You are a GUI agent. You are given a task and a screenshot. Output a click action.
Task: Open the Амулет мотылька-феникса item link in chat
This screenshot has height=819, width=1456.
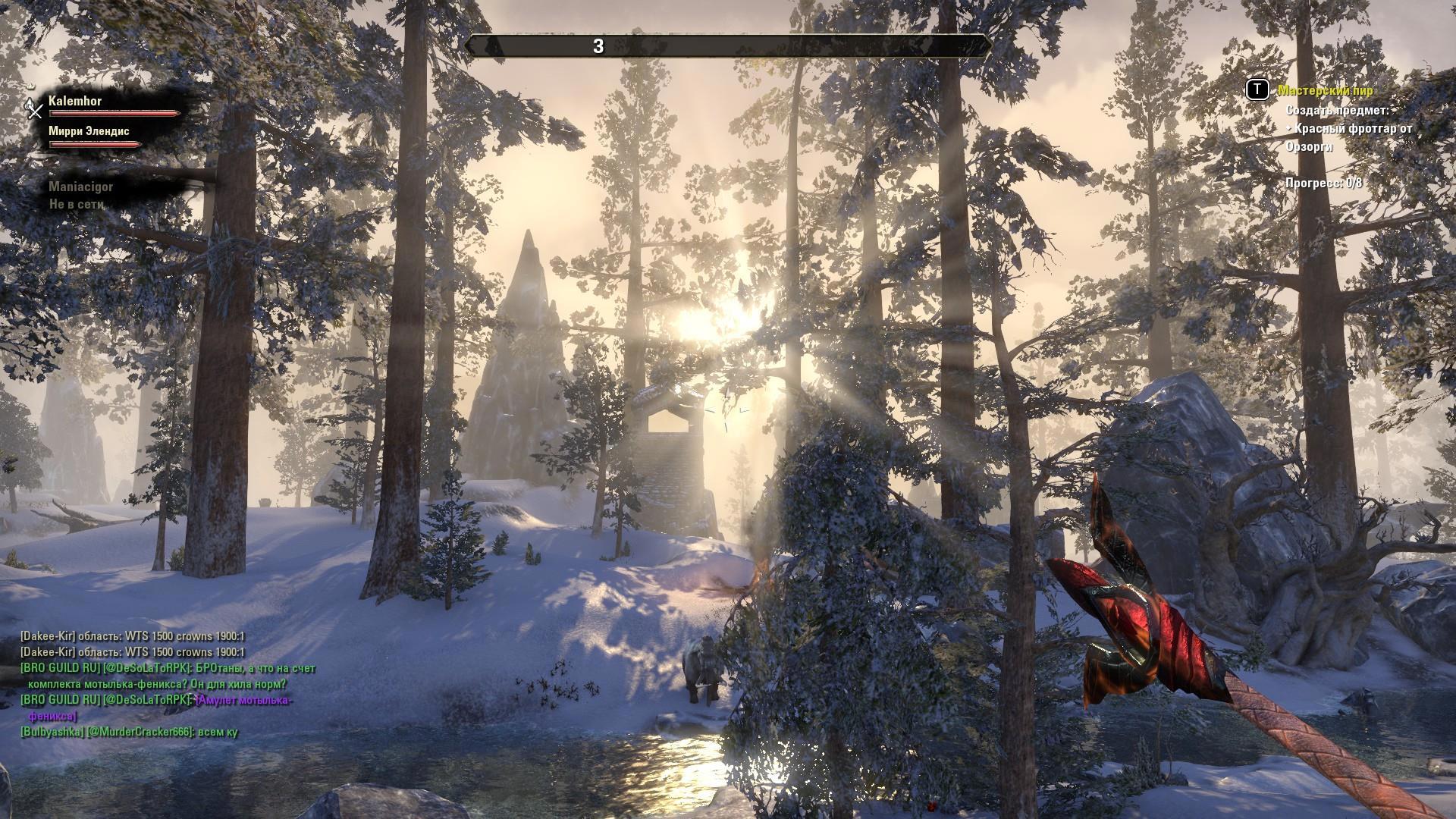pos(243,700)
